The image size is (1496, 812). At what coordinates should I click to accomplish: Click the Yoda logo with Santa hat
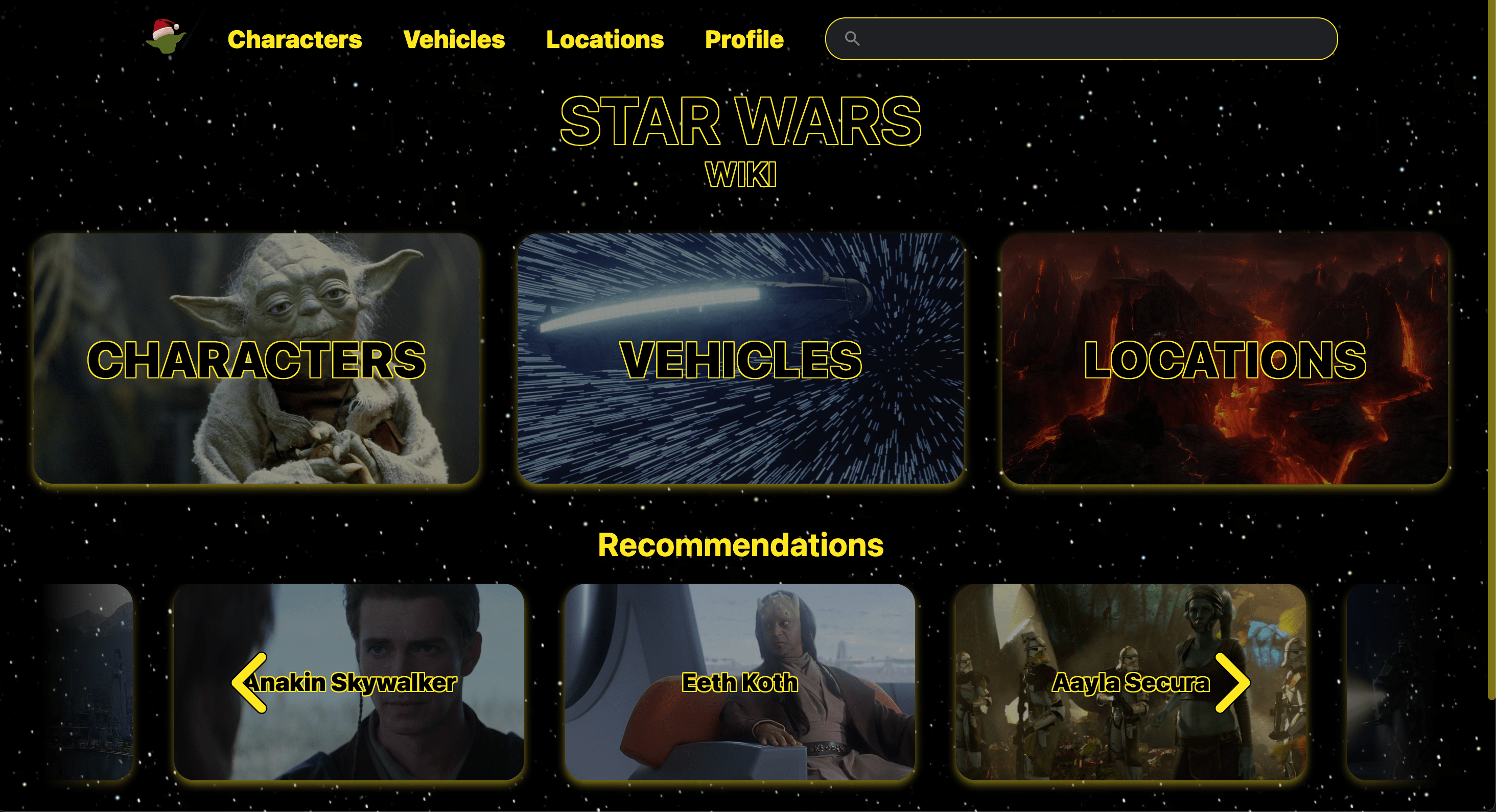tap(167, 38)
